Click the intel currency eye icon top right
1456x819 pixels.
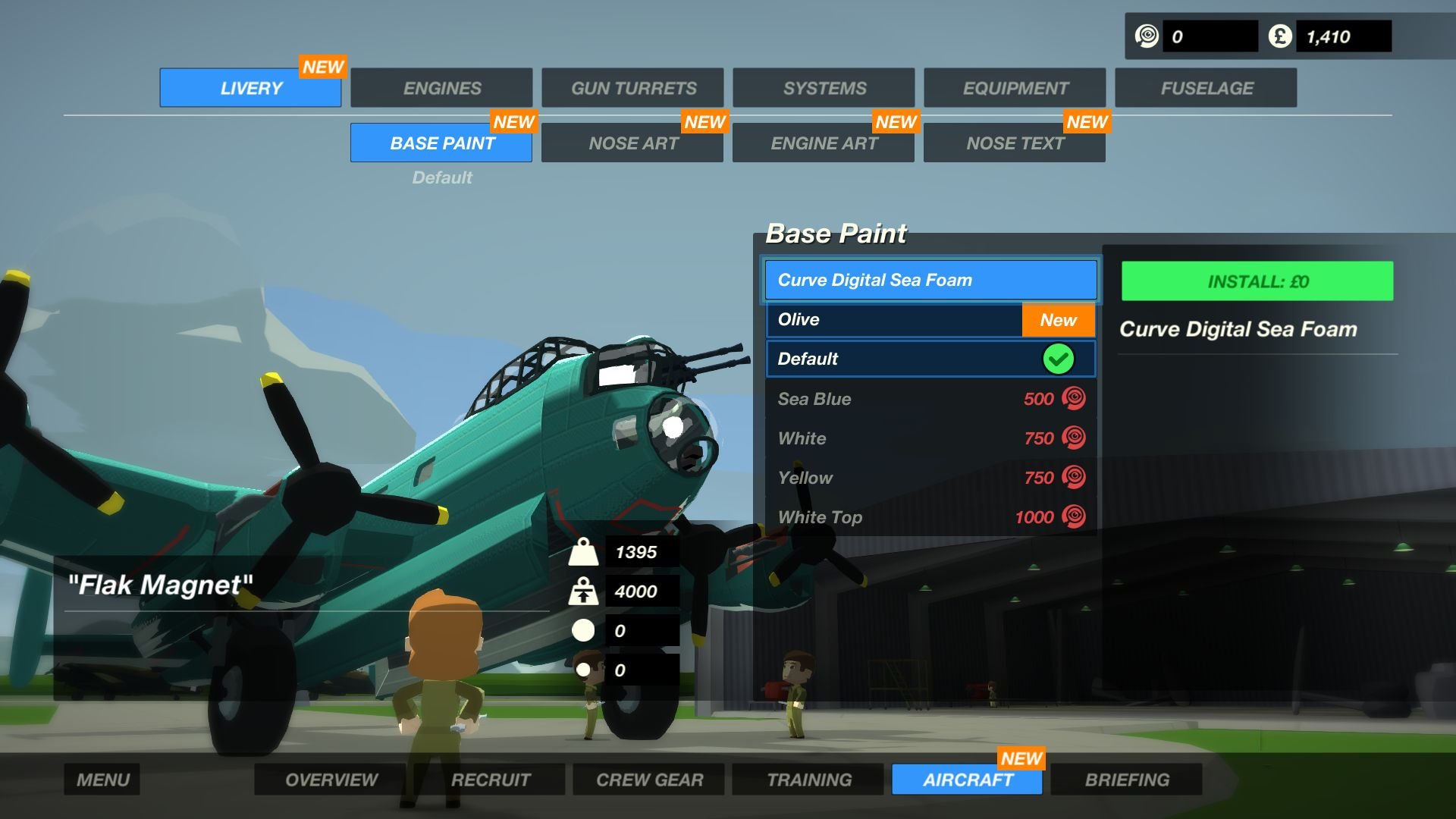click(x=1147, y=34)
